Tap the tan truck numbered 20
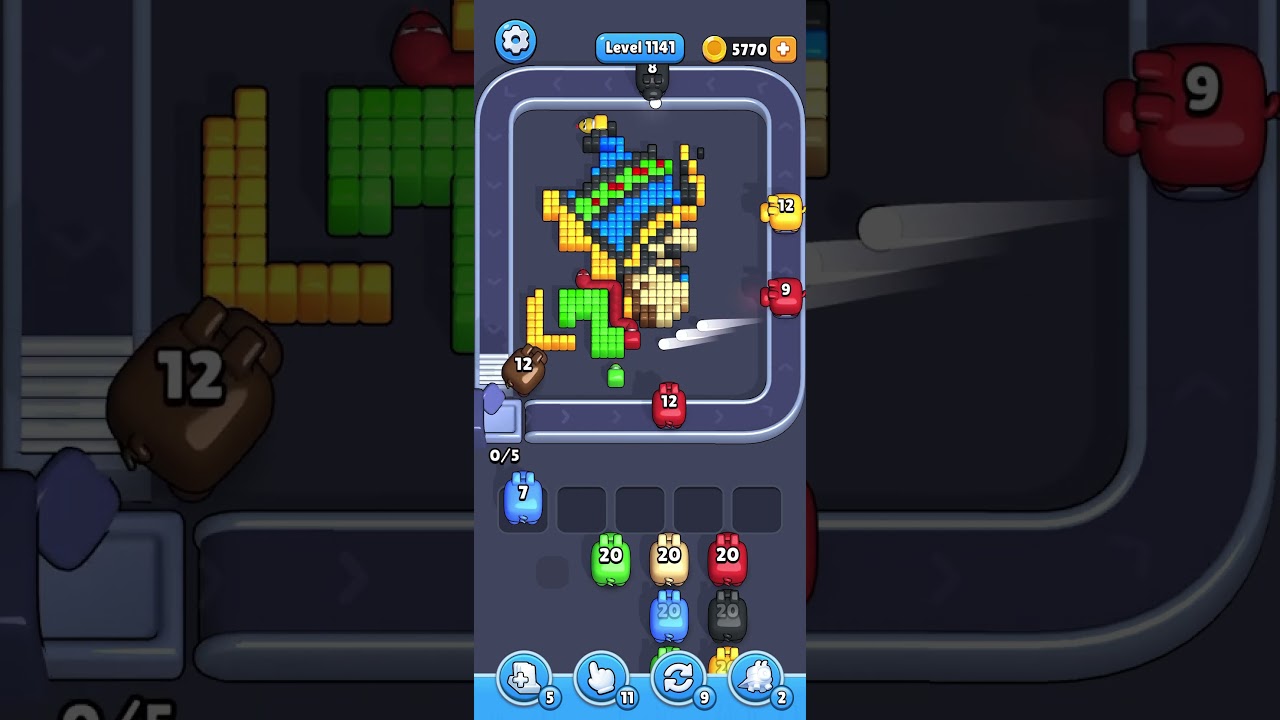The width and height of the screenshot is (1280, 720). tap(668, 560)
